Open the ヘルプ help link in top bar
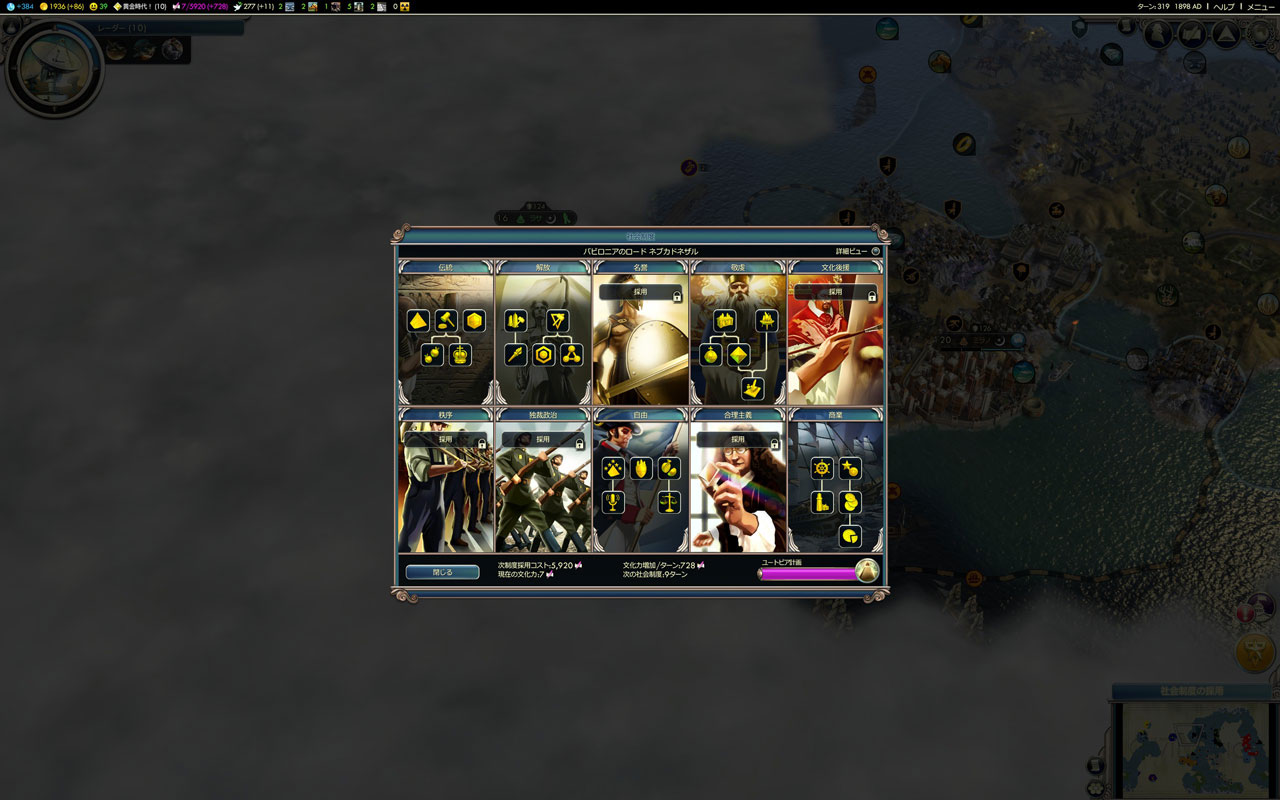The width and height of the screenshot is (1280, 800). point(1223,6)
